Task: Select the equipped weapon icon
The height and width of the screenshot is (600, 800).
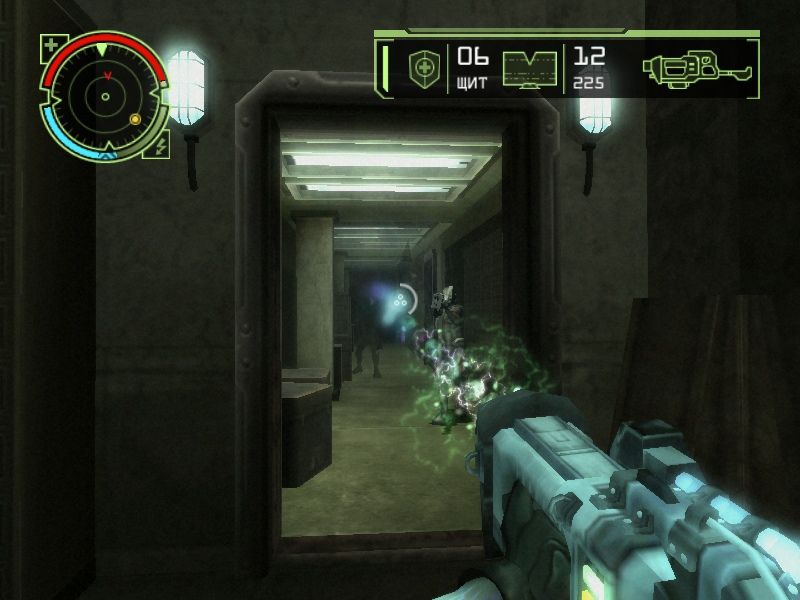Action: (695, 69)
